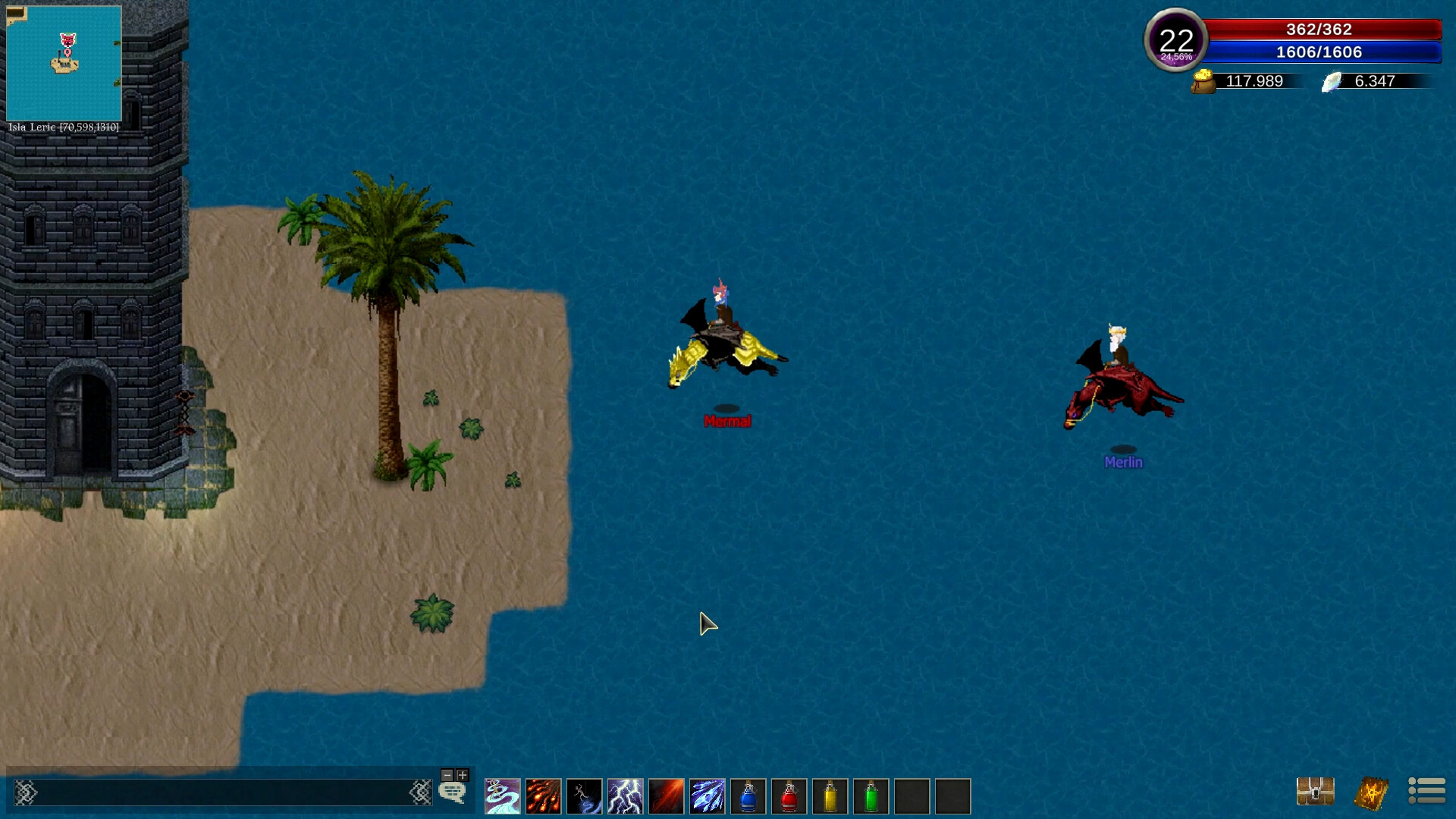Screen dimensions: 1456x819
Task: Open the inventory chest icon
Action: (x=1317, y=792)
